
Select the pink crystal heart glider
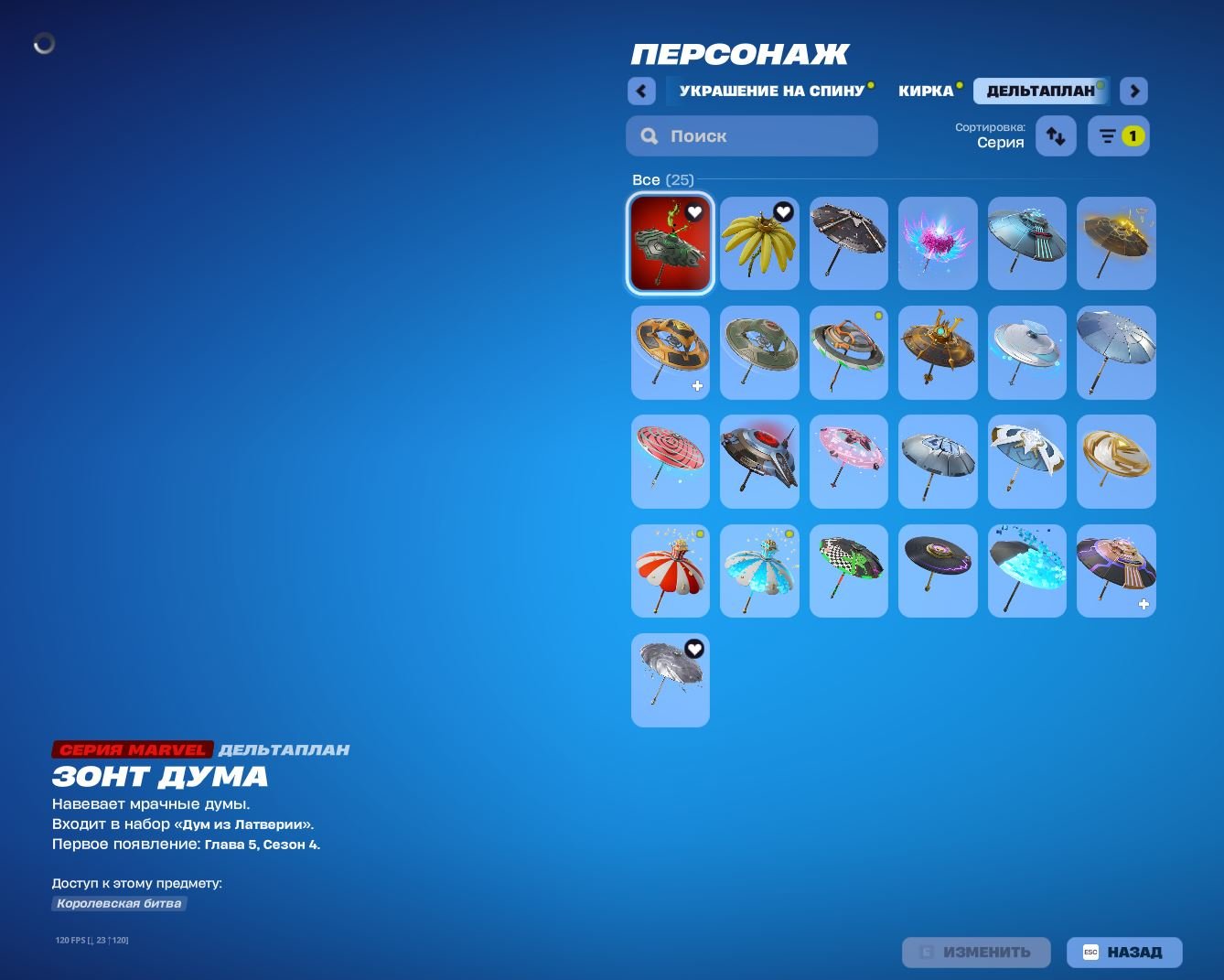tap(937, 243)
